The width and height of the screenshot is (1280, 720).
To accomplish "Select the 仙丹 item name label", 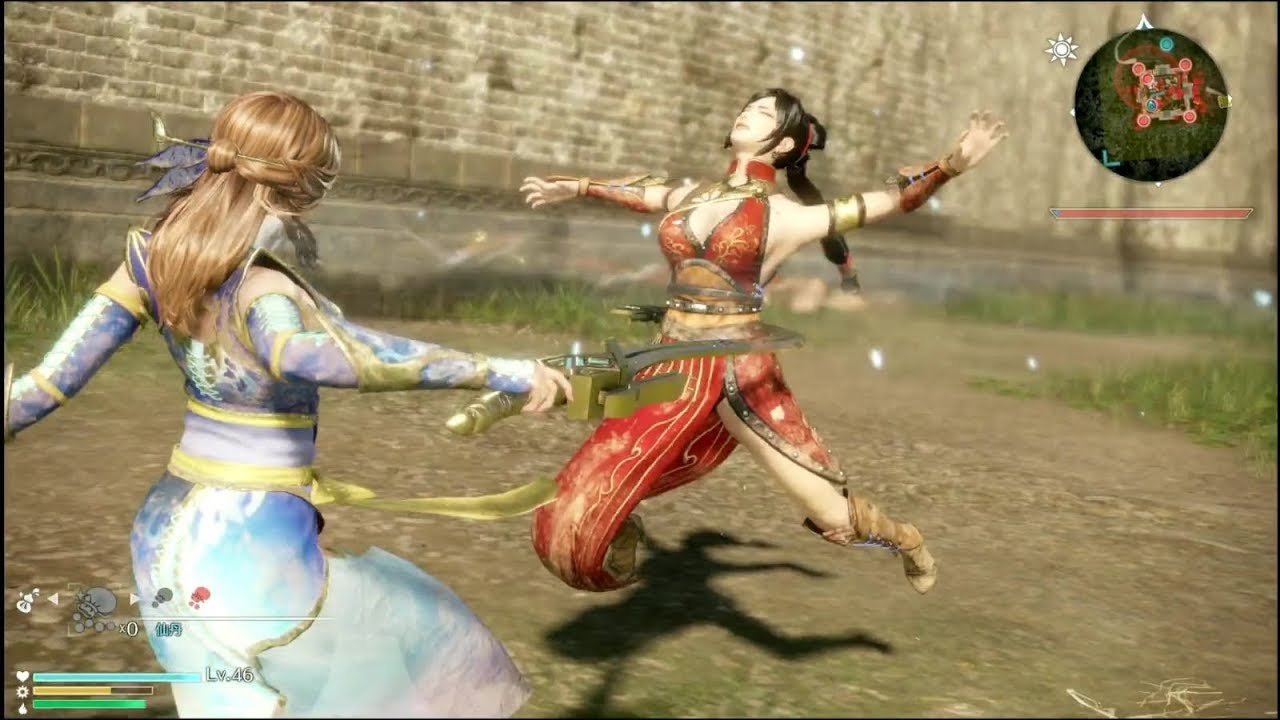I will (168, 629).
